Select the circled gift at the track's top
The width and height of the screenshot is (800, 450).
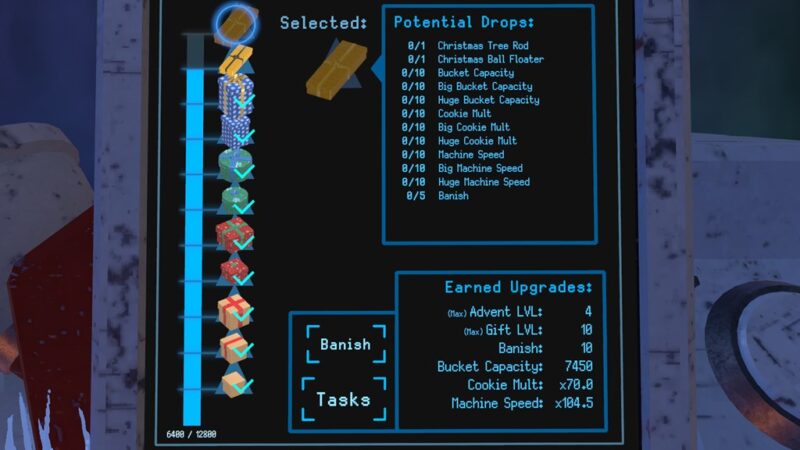pos(238,20)
